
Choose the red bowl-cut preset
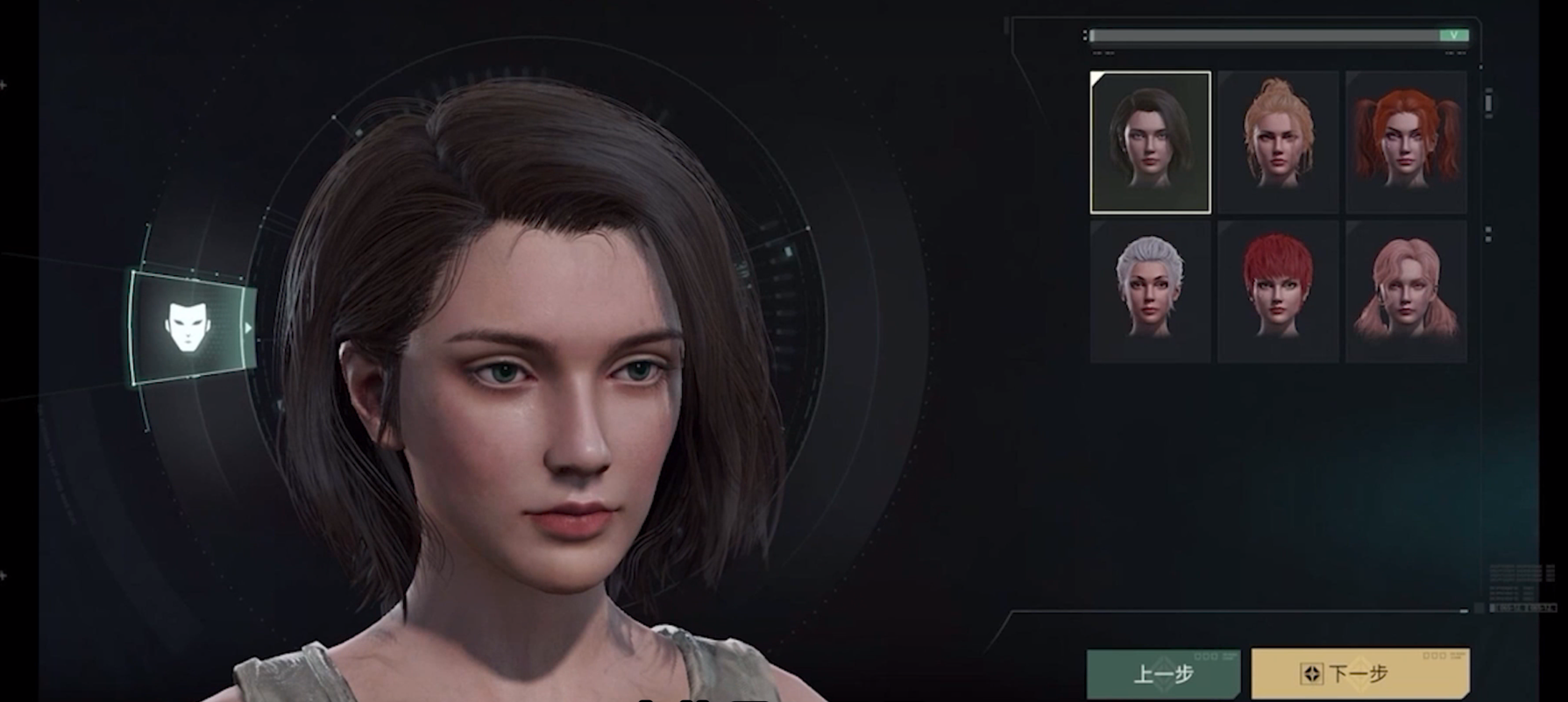pyautogui.click(x=1278, y=291)
